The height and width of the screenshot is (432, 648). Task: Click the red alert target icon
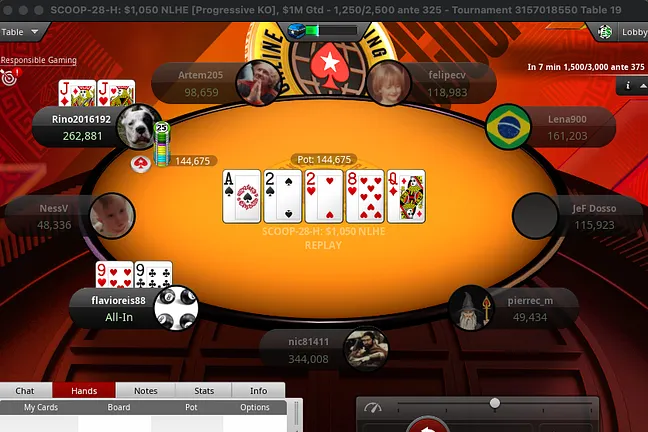(x=9, y=76)
